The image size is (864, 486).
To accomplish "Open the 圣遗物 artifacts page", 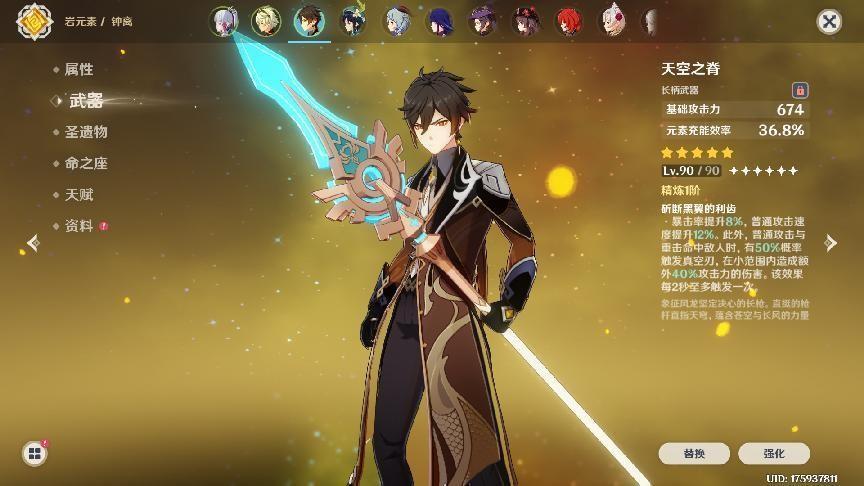I will pos(86,132).
